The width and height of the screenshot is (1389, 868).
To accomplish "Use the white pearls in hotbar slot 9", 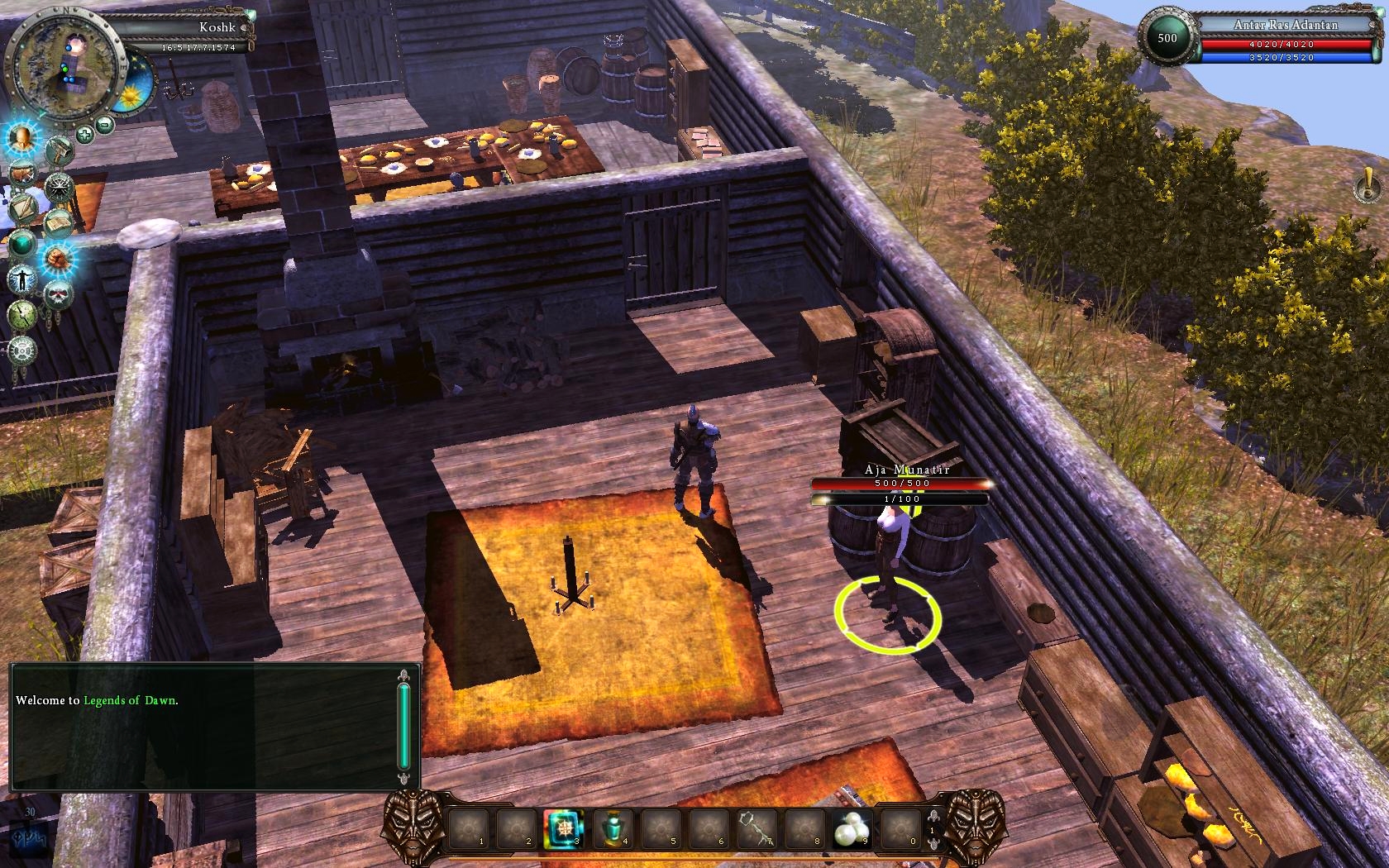I will (x=852, y=828).
